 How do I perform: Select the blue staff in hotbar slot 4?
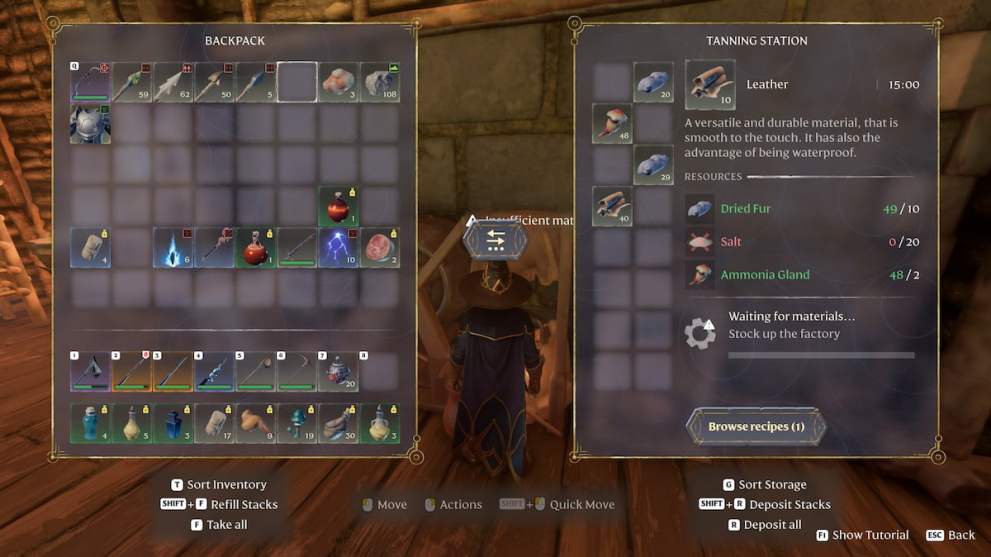[x=214, y=371]
